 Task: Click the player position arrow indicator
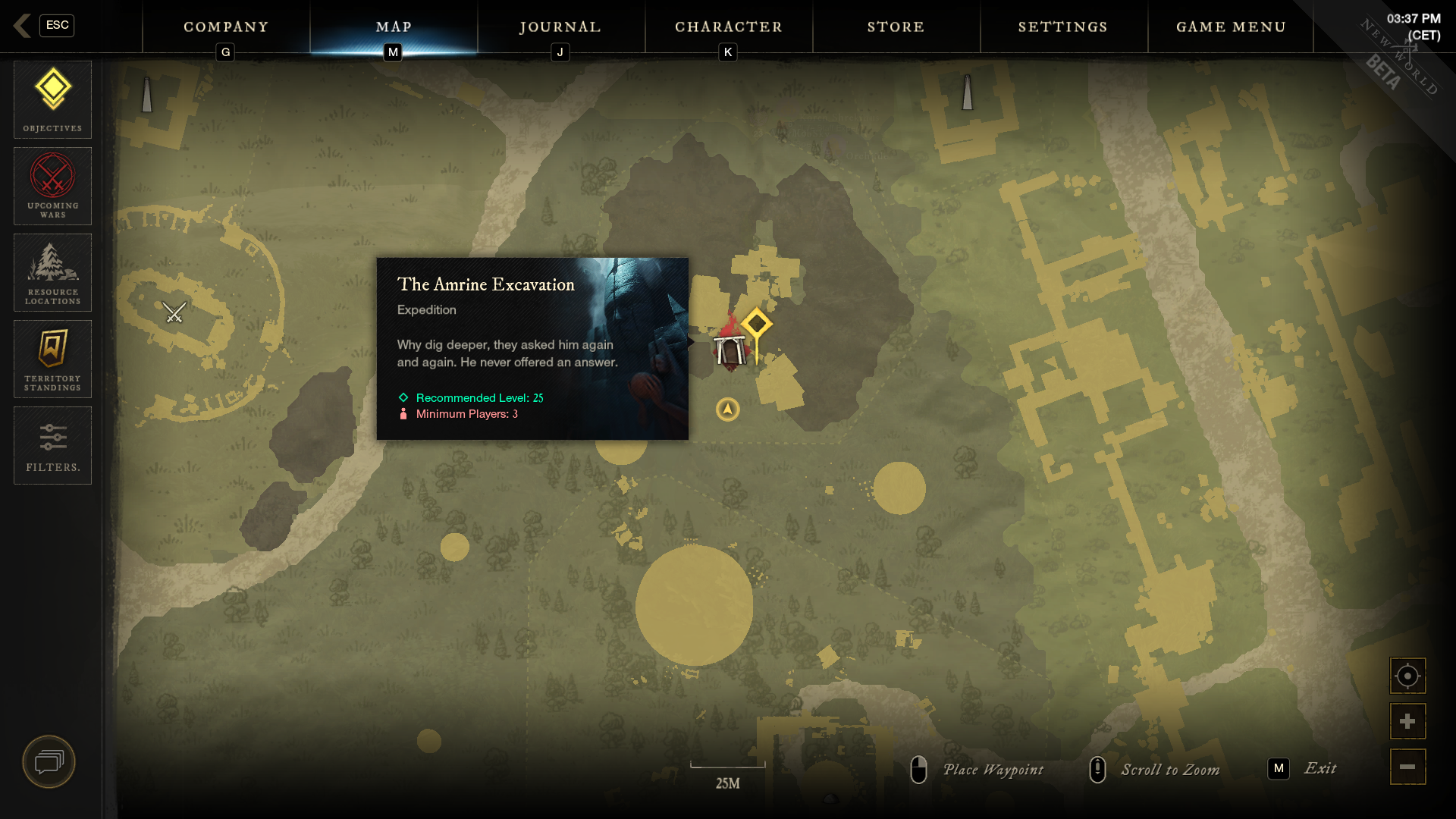pyautogui.click(x=726, y=408)
